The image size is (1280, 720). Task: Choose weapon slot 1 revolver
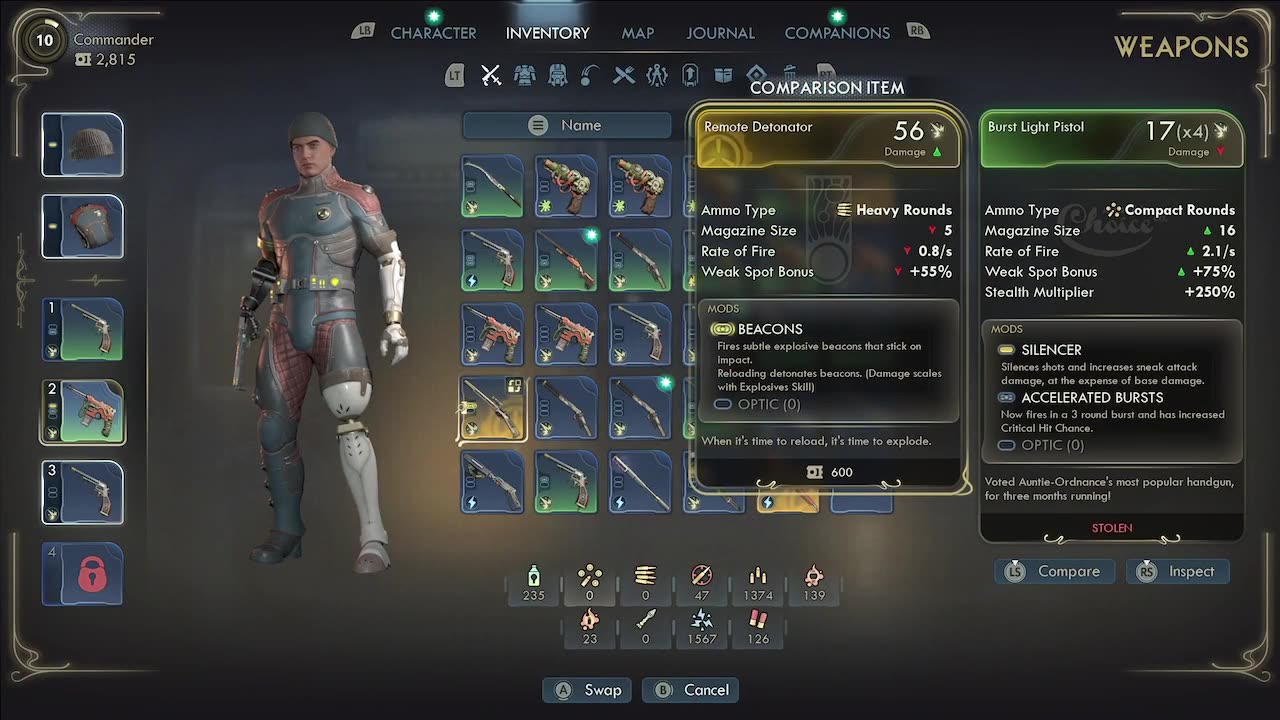point(82,329)
